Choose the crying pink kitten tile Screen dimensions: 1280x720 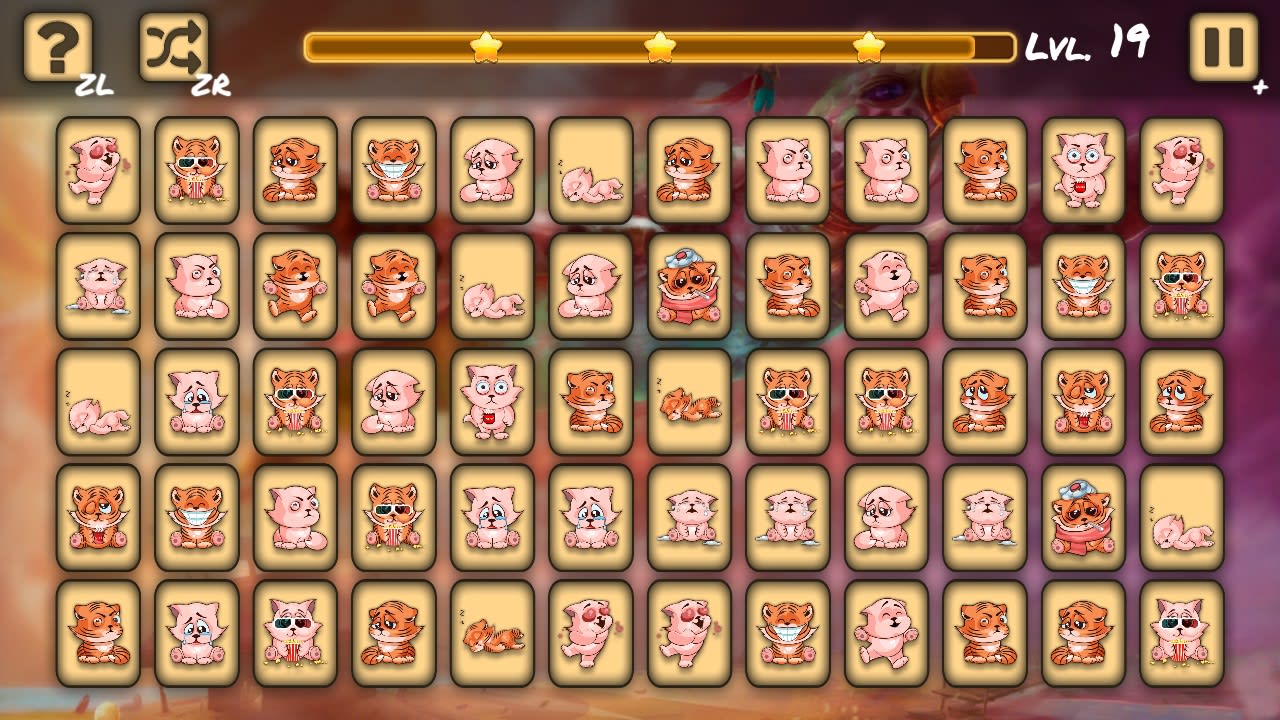click(x=97, y=288)
